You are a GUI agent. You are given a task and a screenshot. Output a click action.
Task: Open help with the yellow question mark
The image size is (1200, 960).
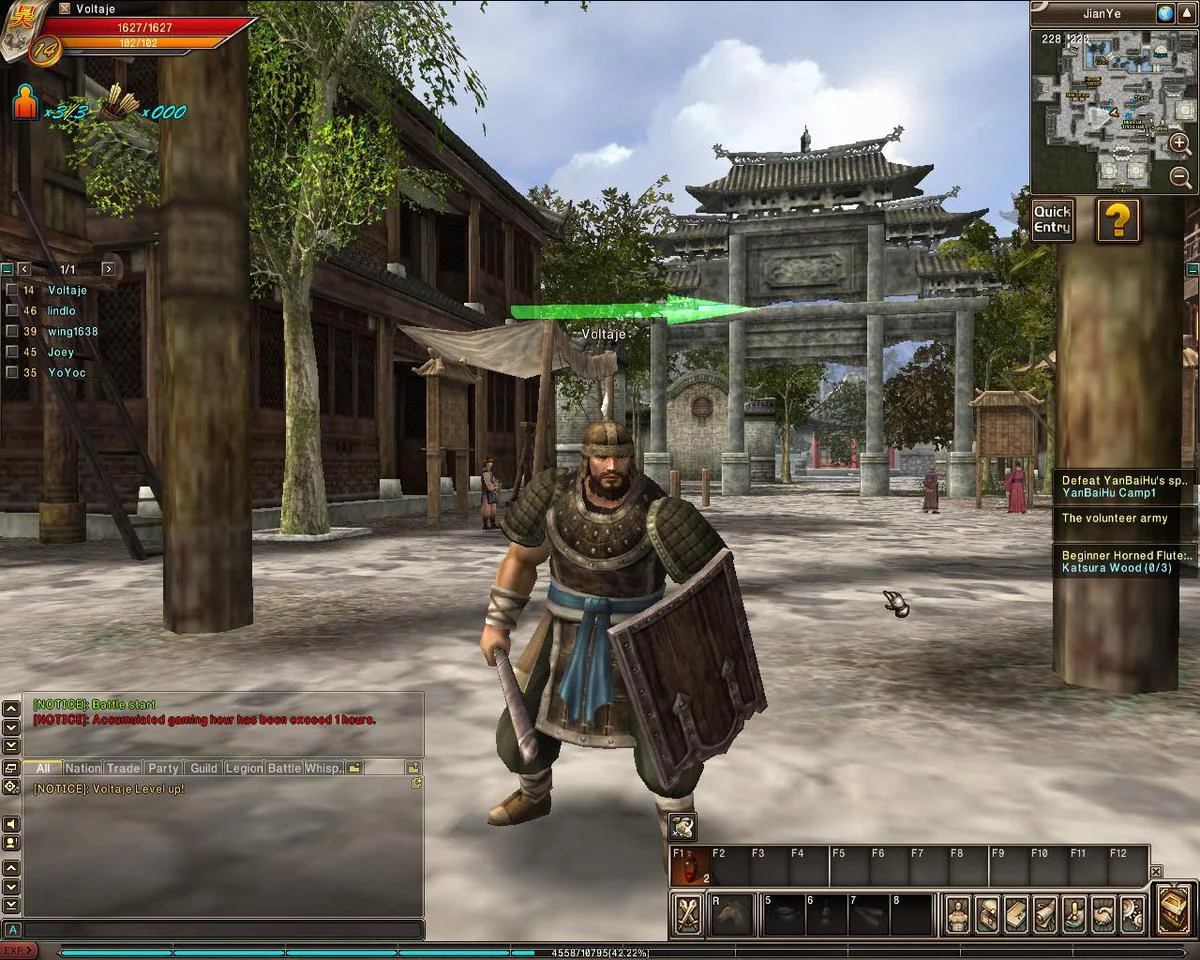point(1117,220)
